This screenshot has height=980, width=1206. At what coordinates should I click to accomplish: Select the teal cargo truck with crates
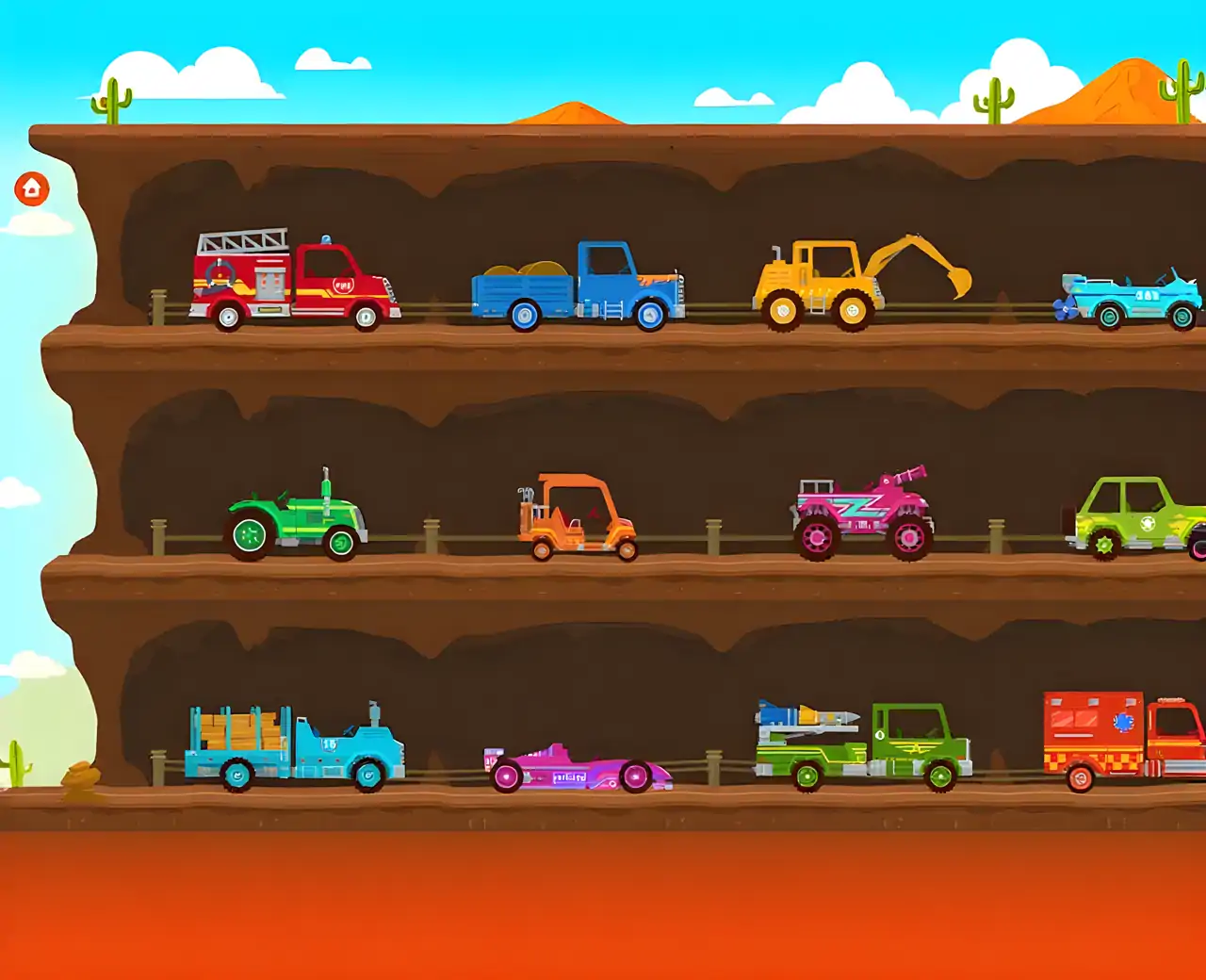point(294,749)
